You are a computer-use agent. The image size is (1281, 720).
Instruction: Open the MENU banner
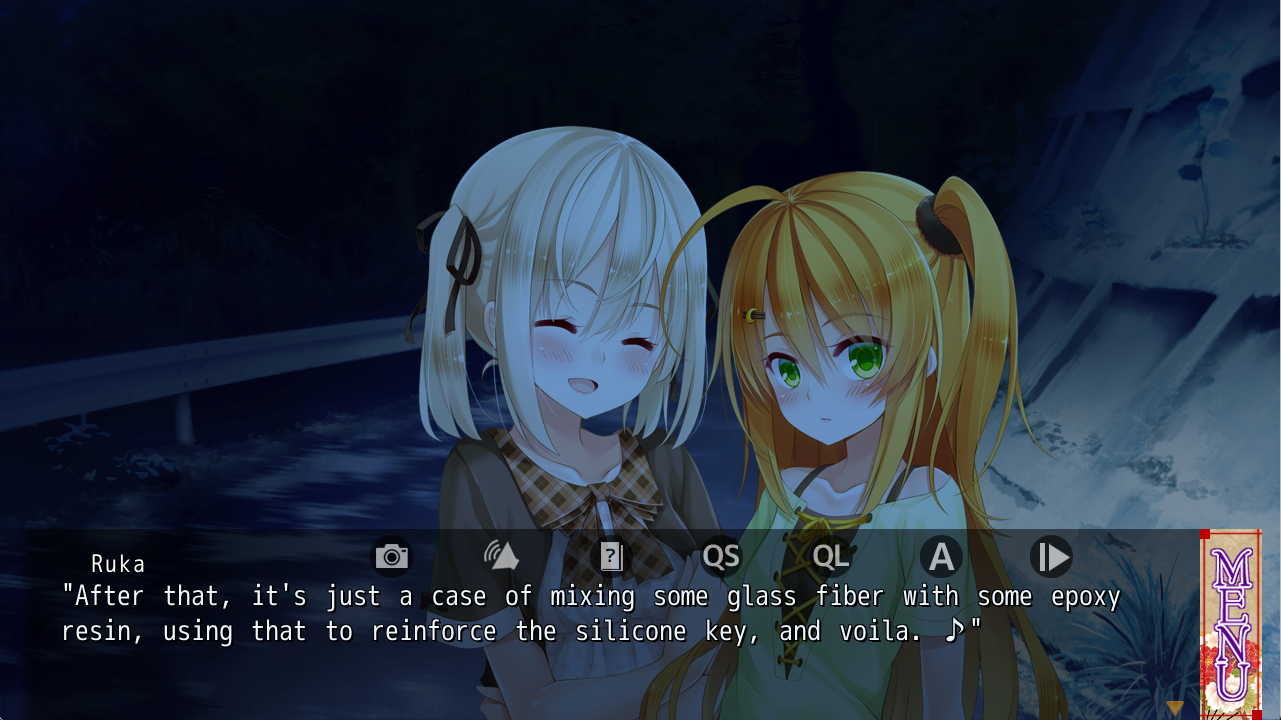point(1231,624)
